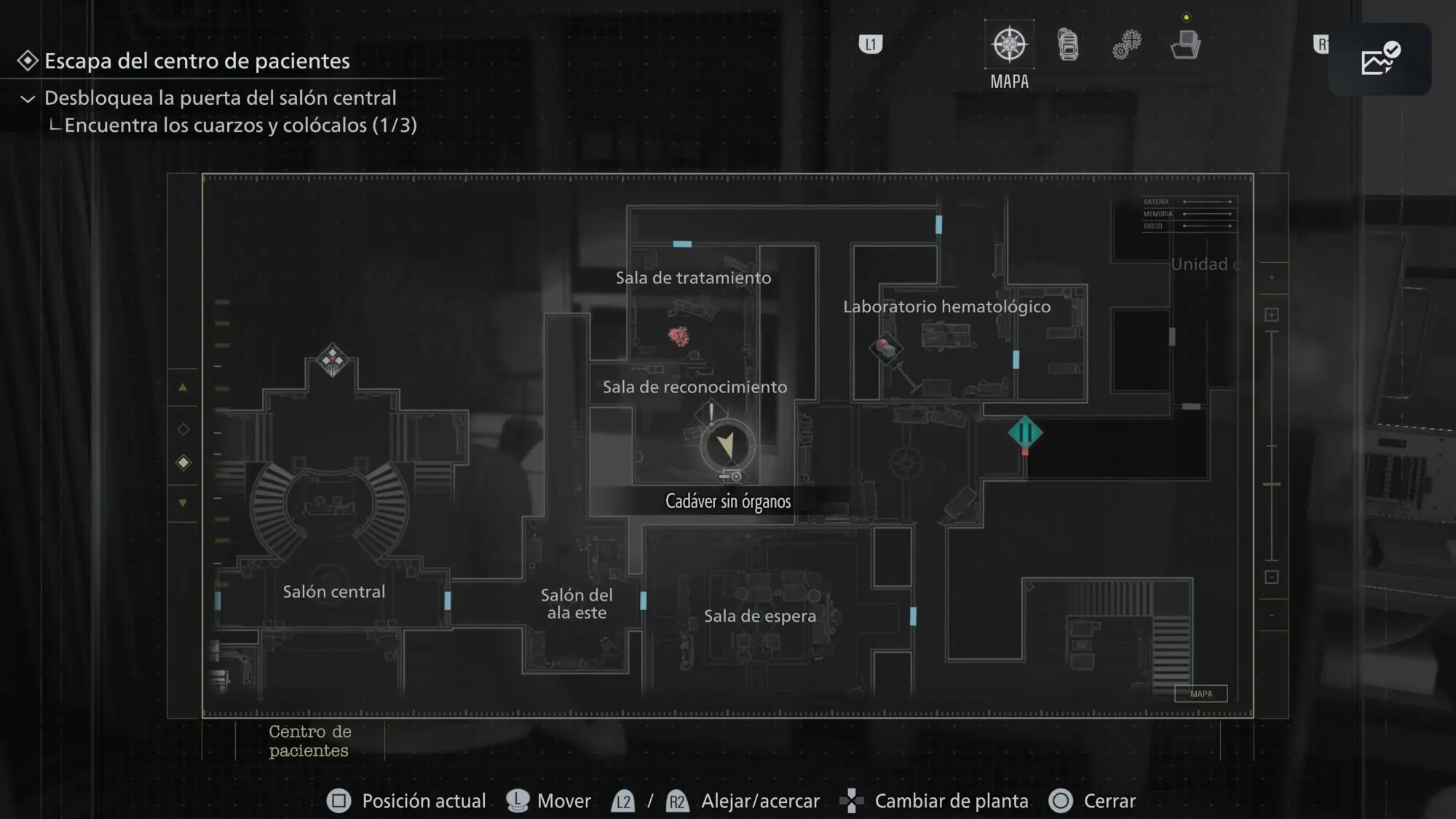Select the MAPA compass tab
This screenshot has height=819, width=1456.
point(1009,45)
